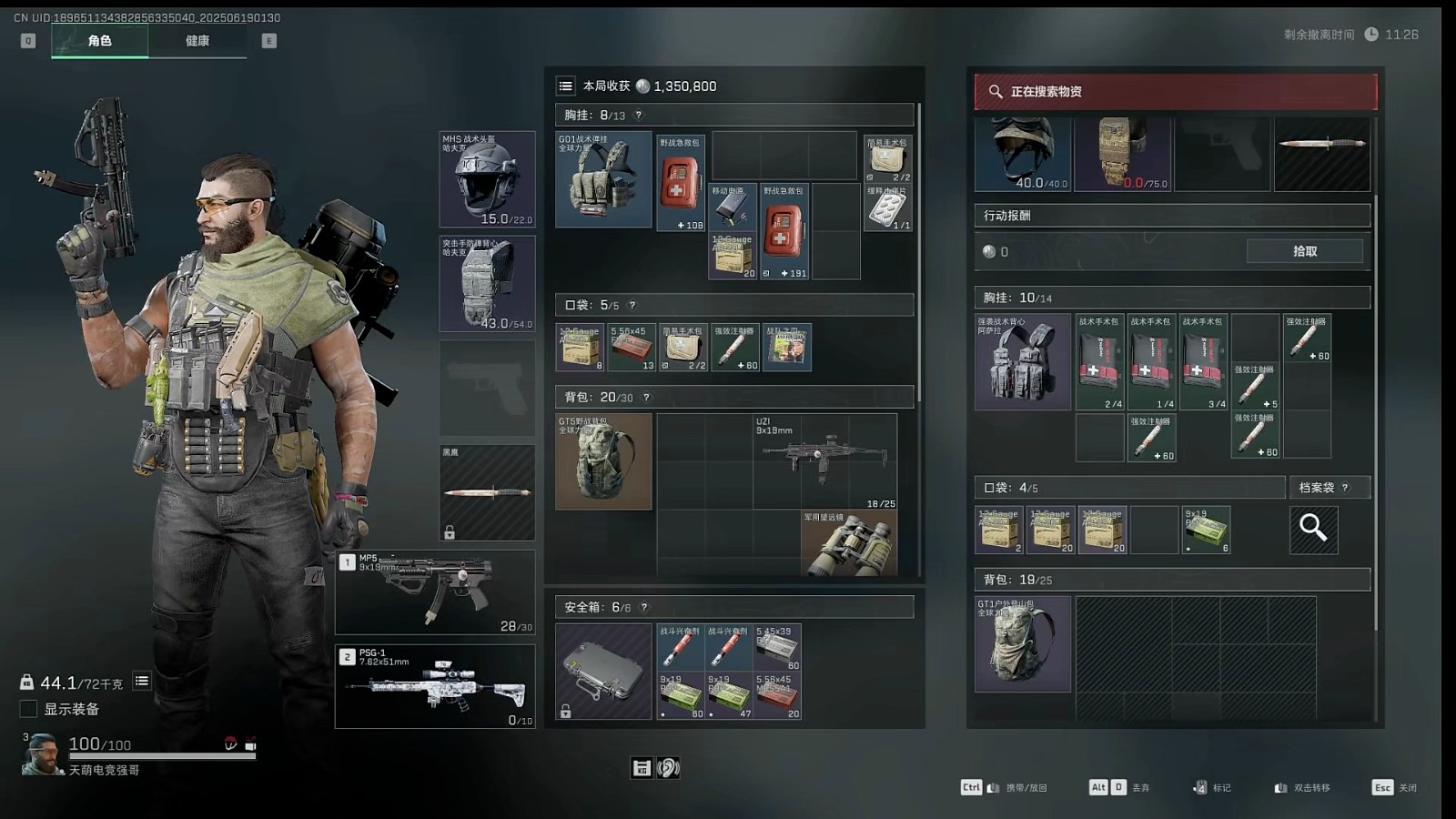Open the 档案袋 button
Screen dimensions: 1456x819
click(x=1324, y=488)
